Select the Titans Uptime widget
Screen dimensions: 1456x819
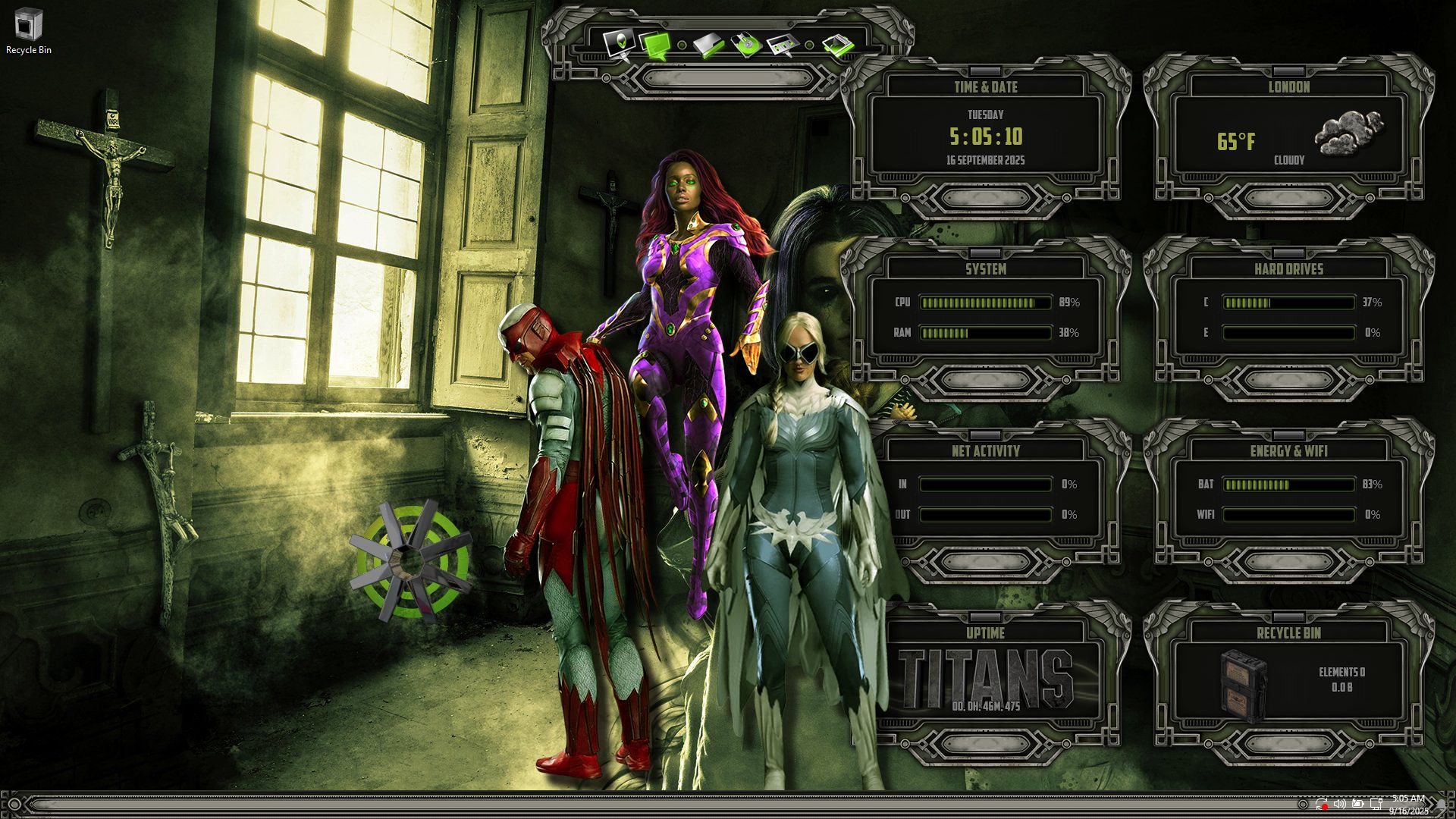click(x=985, y=679)
